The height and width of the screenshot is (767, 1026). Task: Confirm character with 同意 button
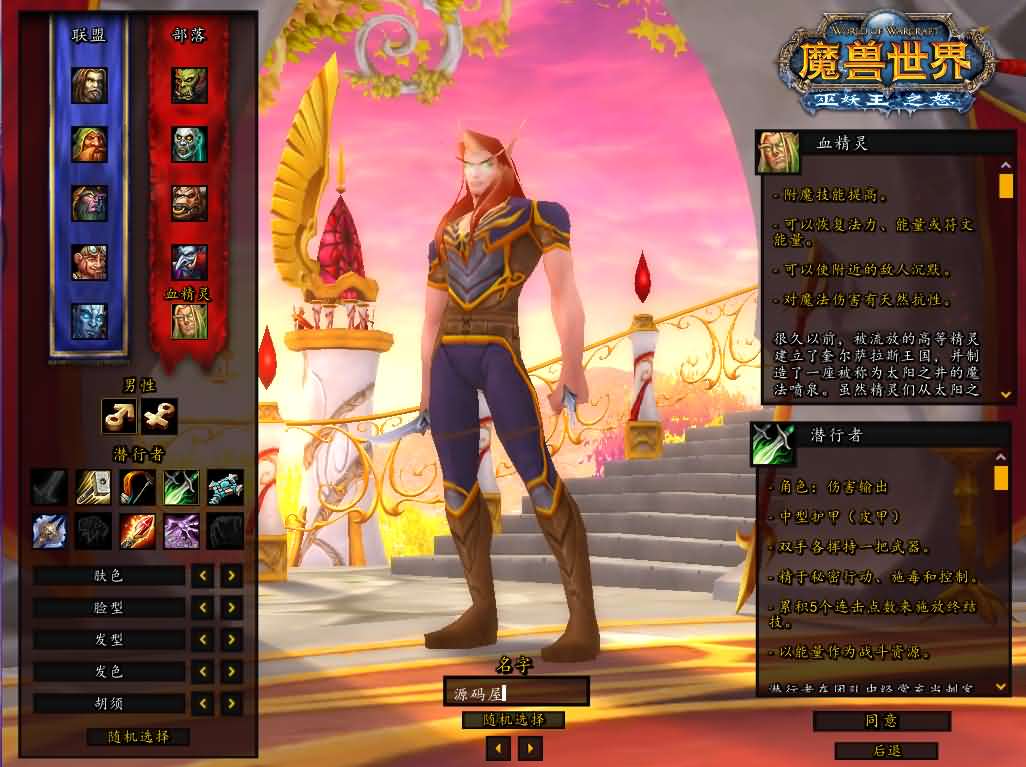(881, 721)
